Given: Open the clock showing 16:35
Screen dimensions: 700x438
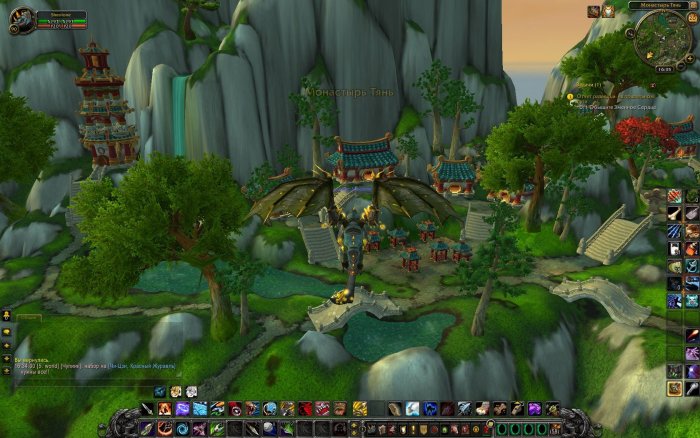Looking at the screenshot, I should 664,70.
